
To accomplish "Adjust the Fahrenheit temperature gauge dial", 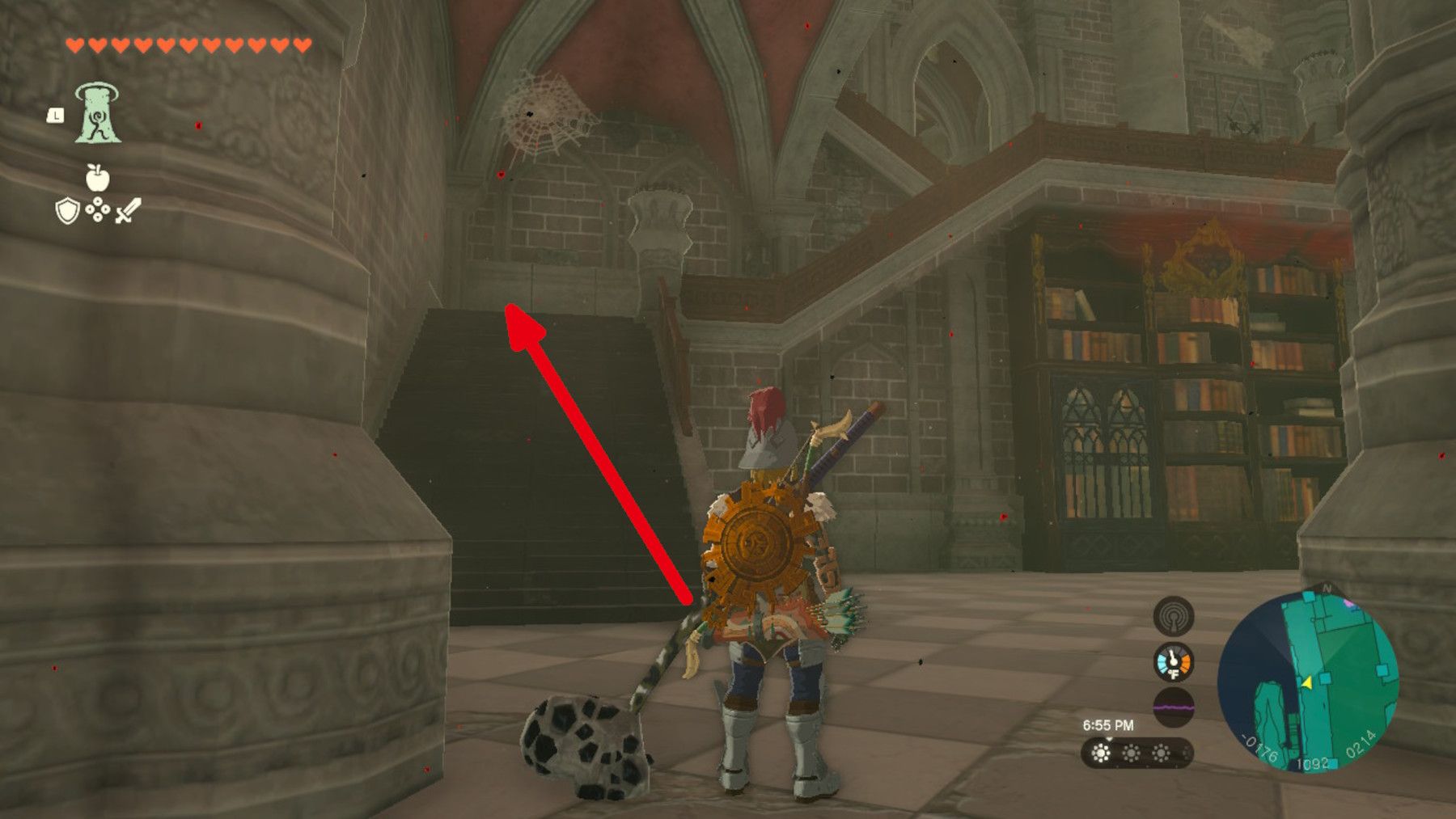I will 1173,662.
